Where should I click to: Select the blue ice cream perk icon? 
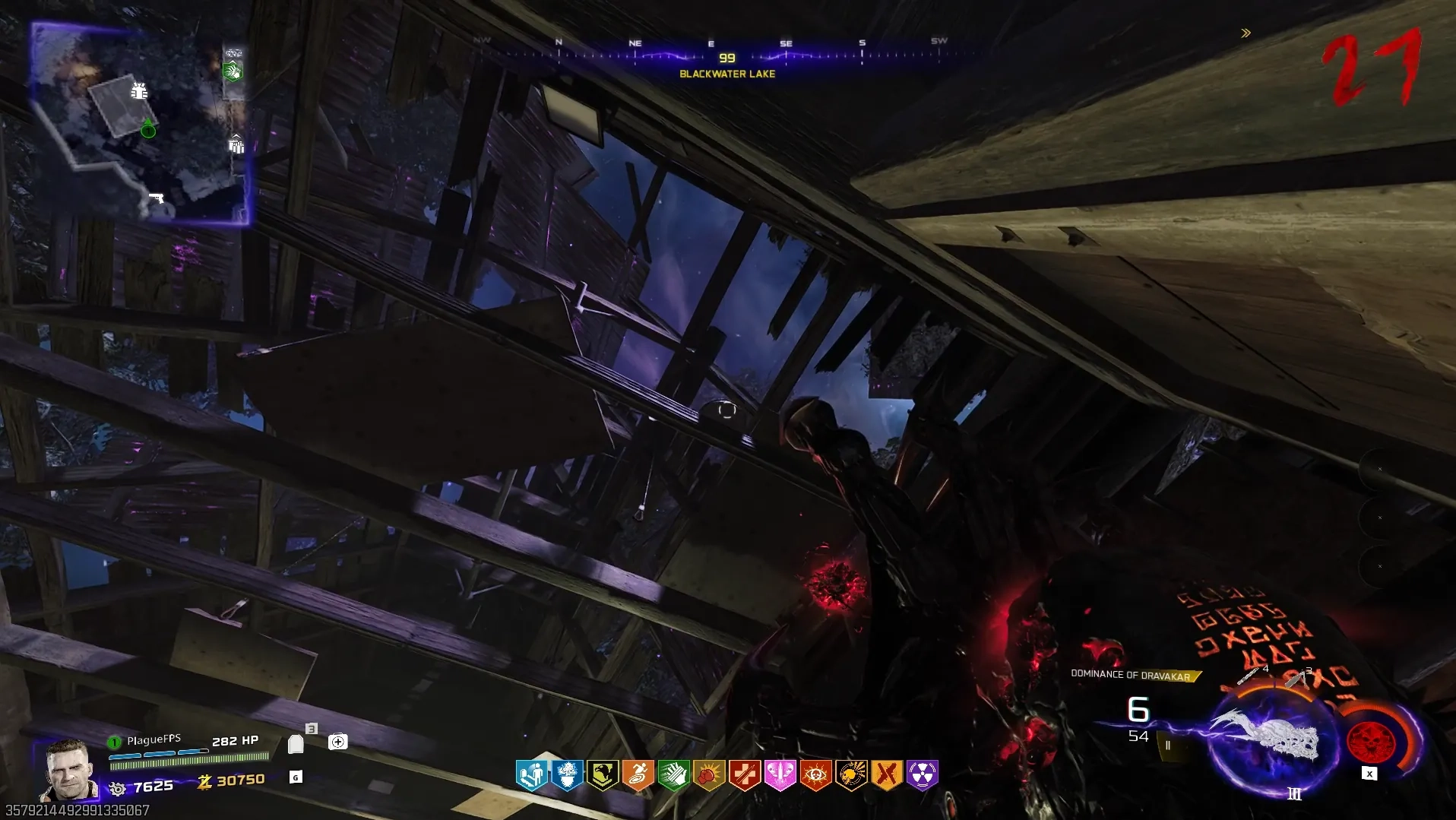[567, 775]
